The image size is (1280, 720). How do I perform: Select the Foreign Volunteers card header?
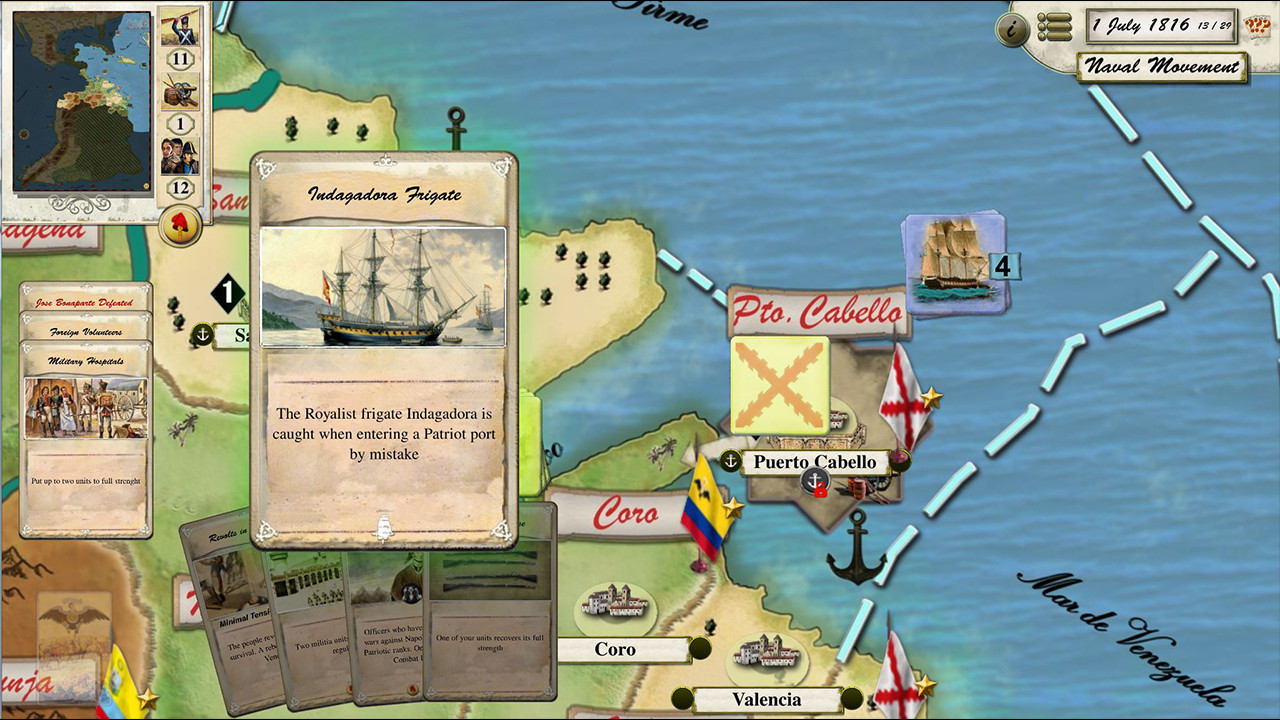[x=86, y=331]
